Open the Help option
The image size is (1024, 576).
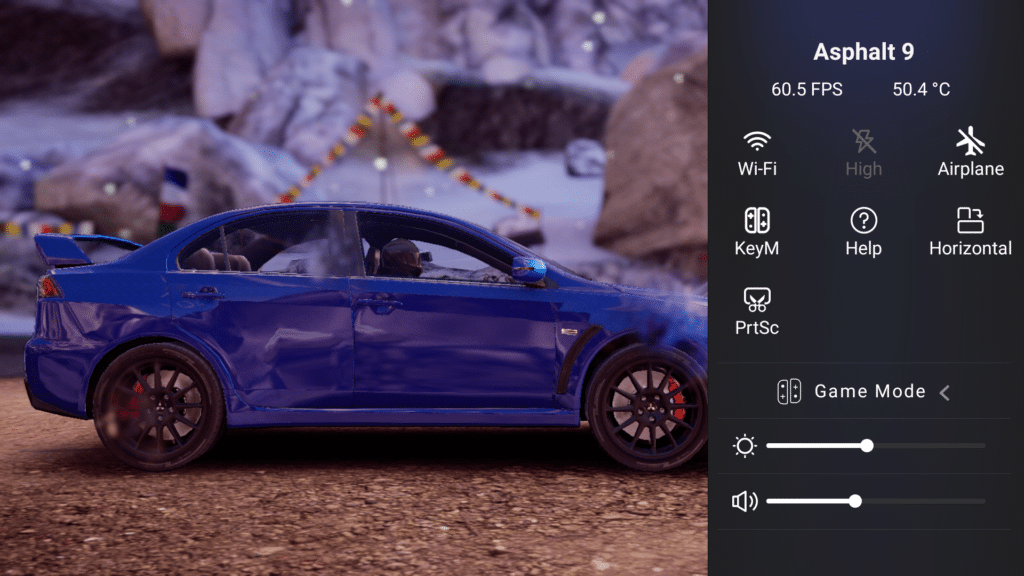coord(863,231)
